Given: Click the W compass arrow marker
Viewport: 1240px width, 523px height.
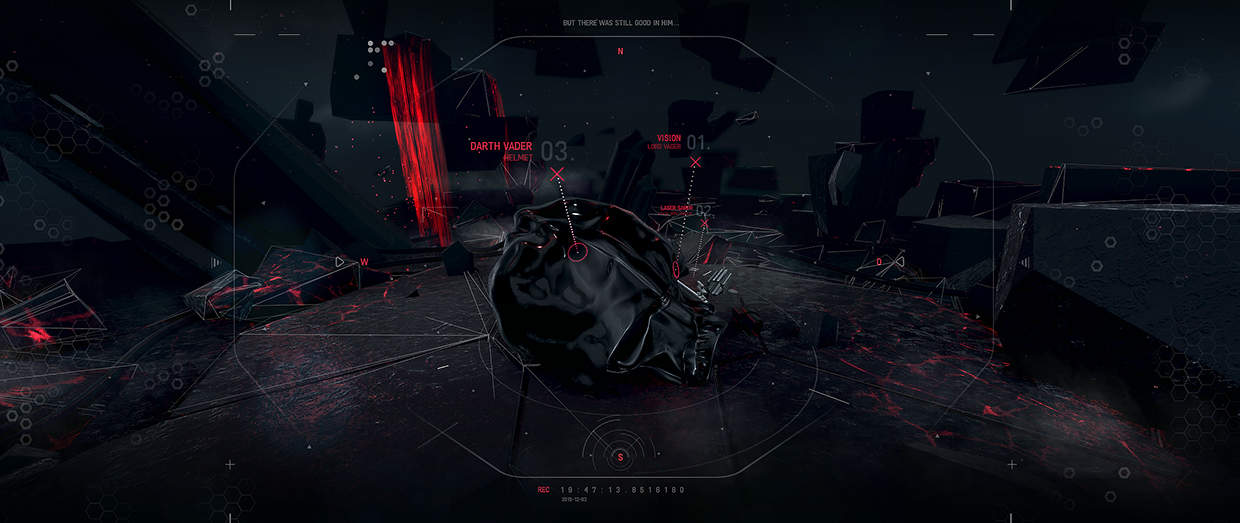Looking at the screenshot, I should point(341,262).
